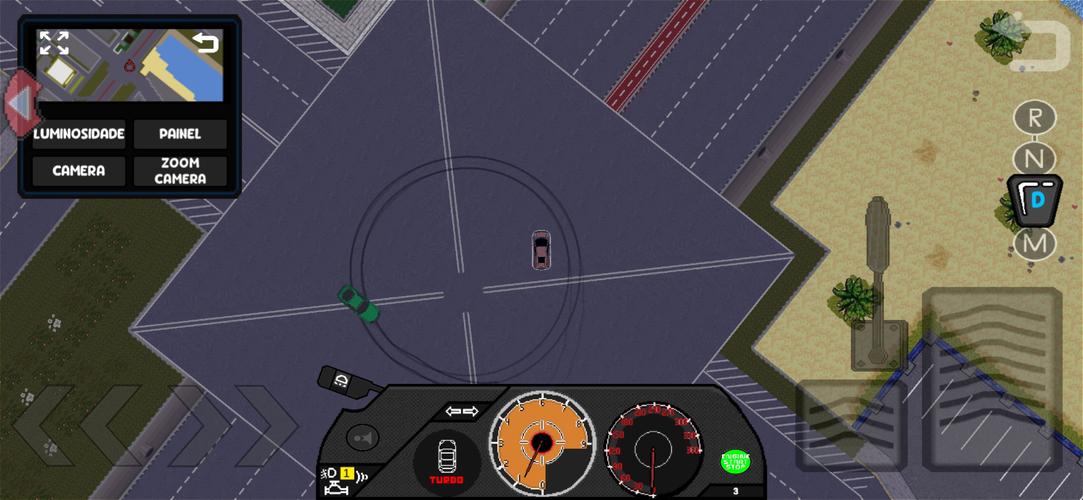
Task: Open the Painel options
Action: point(180,134)
